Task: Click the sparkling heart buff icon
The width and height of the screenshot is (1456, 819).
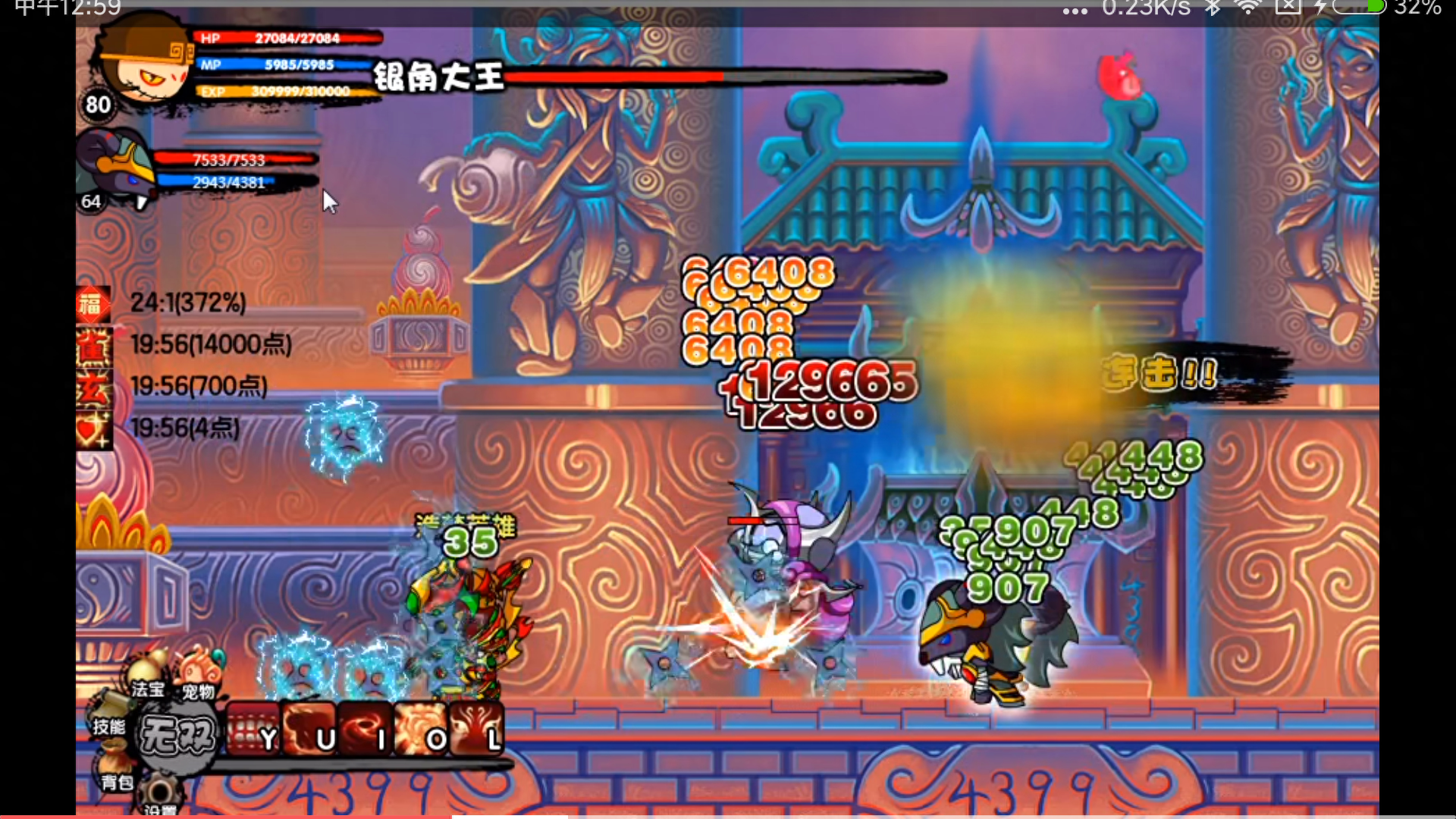Action: [x=93, y=429]
